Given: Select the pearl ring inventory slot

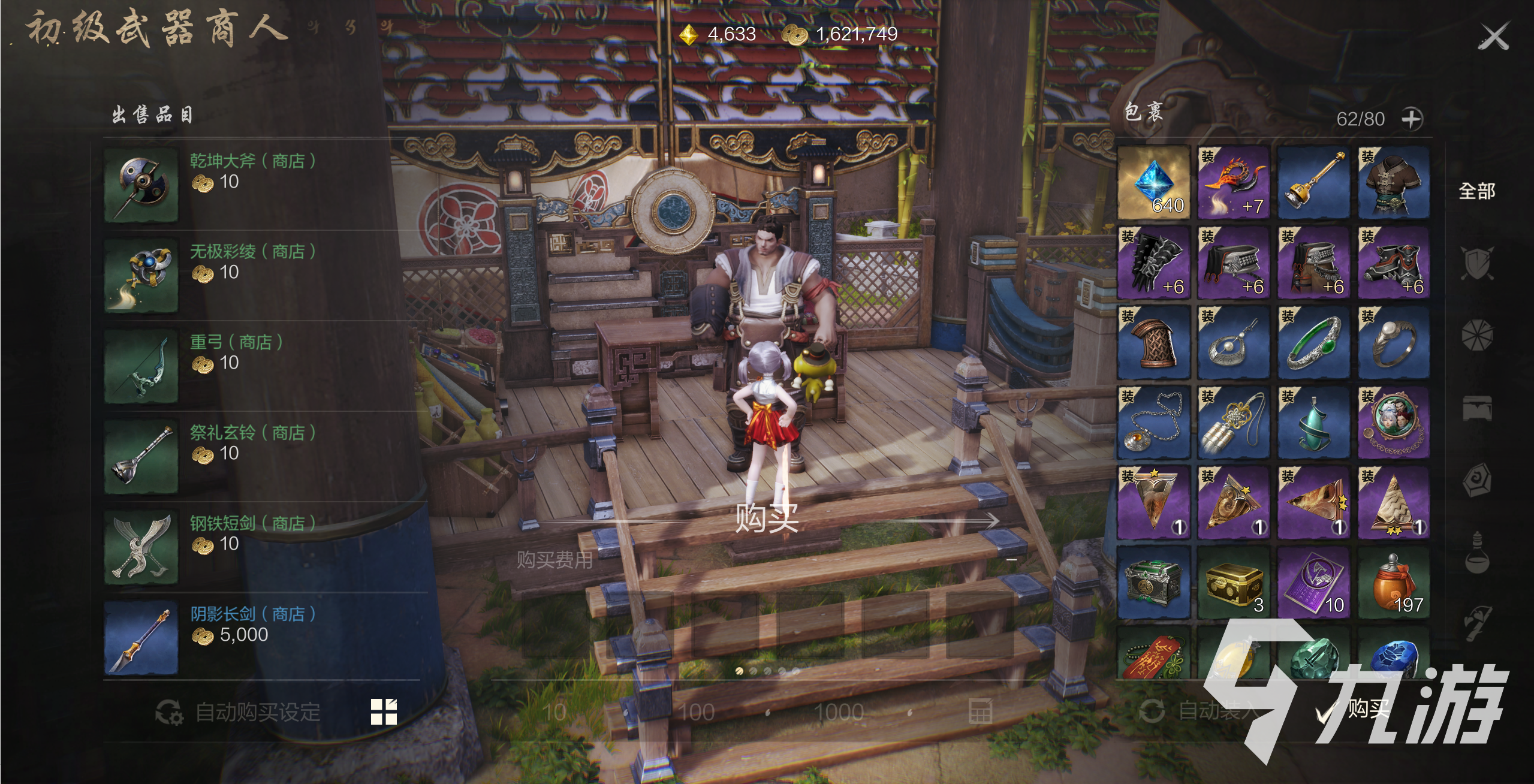Looking at the screenshot, I should (1394, 342).
